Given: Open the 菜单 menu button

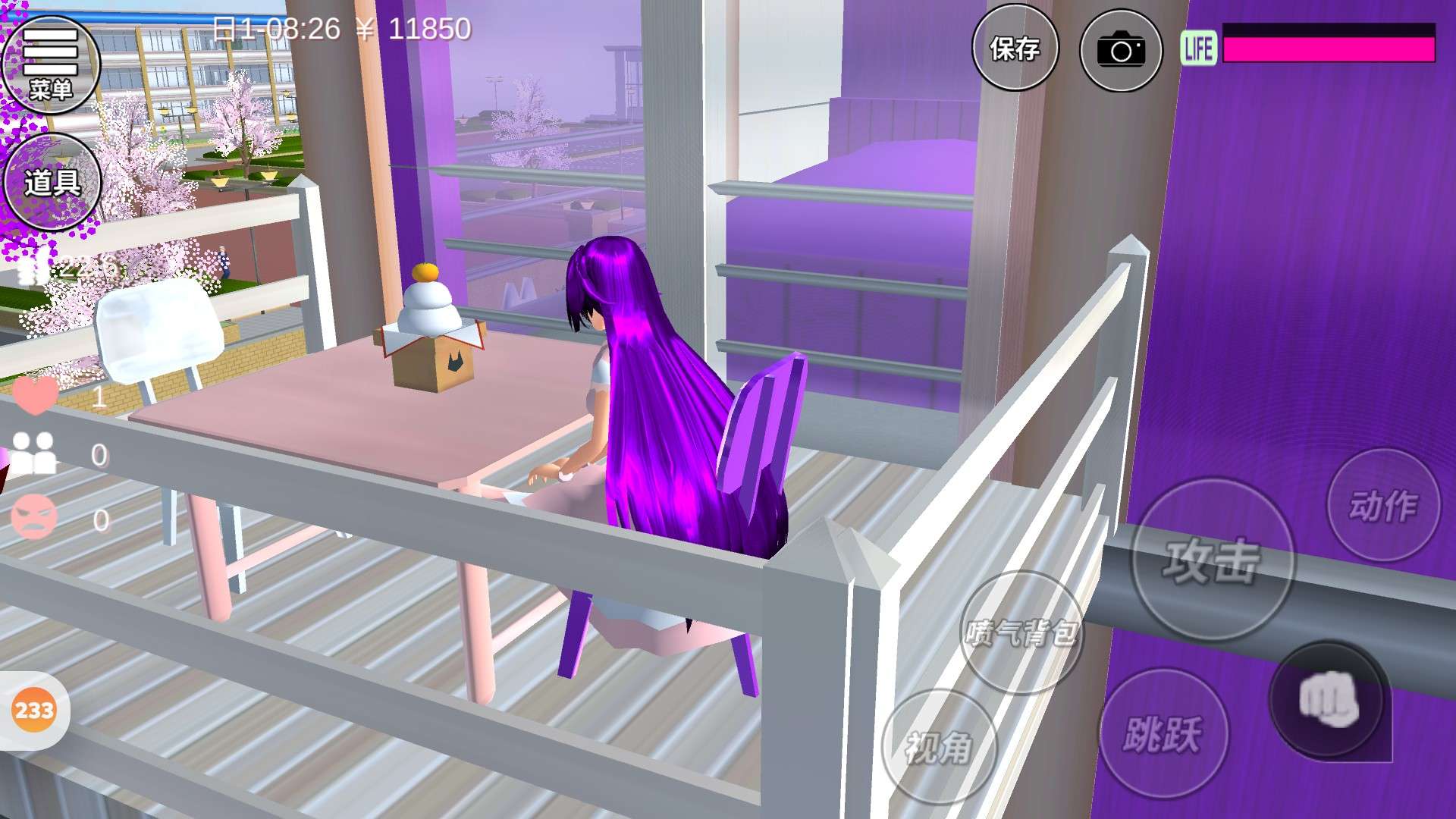Looking at the screenshot, I should tap(52, 64).
